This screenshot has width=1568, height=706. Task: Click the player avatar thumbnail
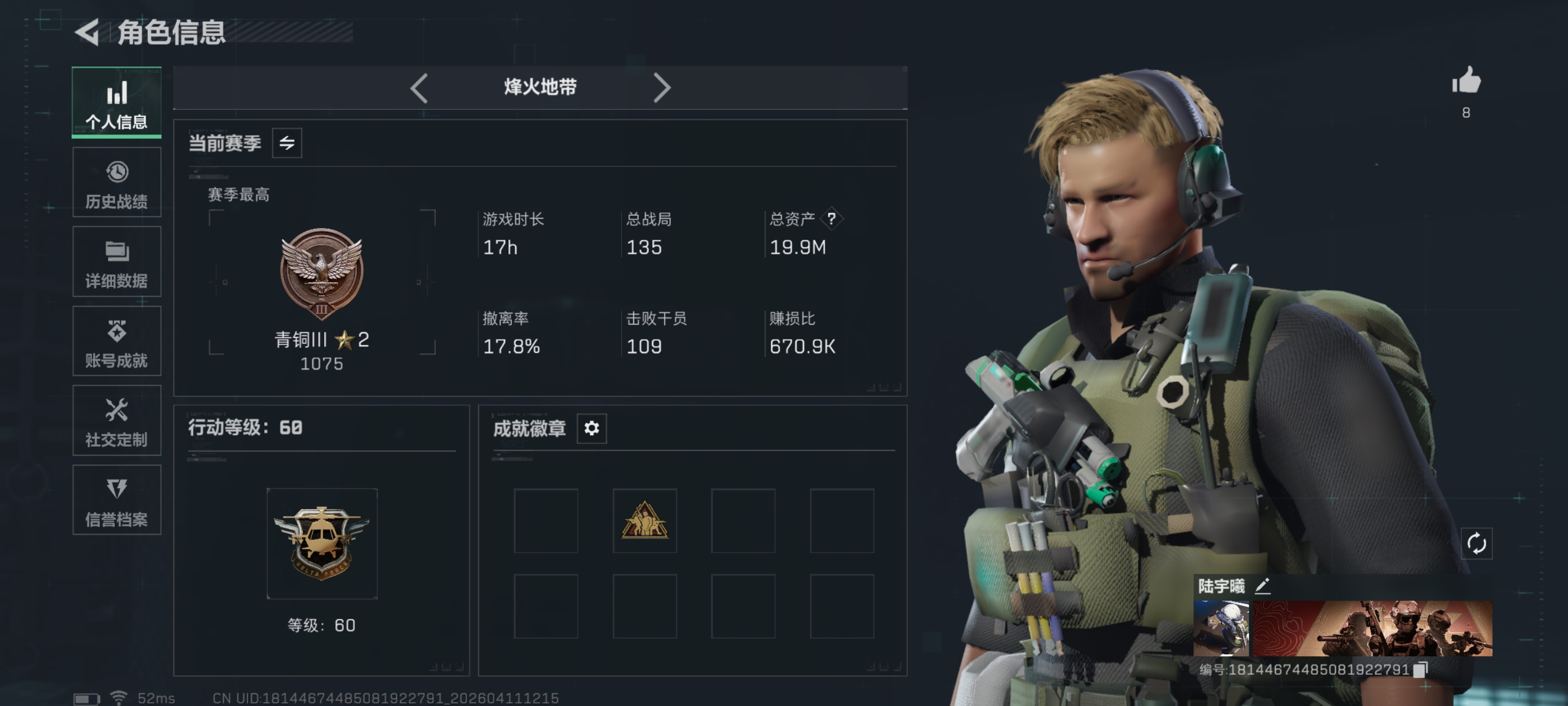(1220, 628)
